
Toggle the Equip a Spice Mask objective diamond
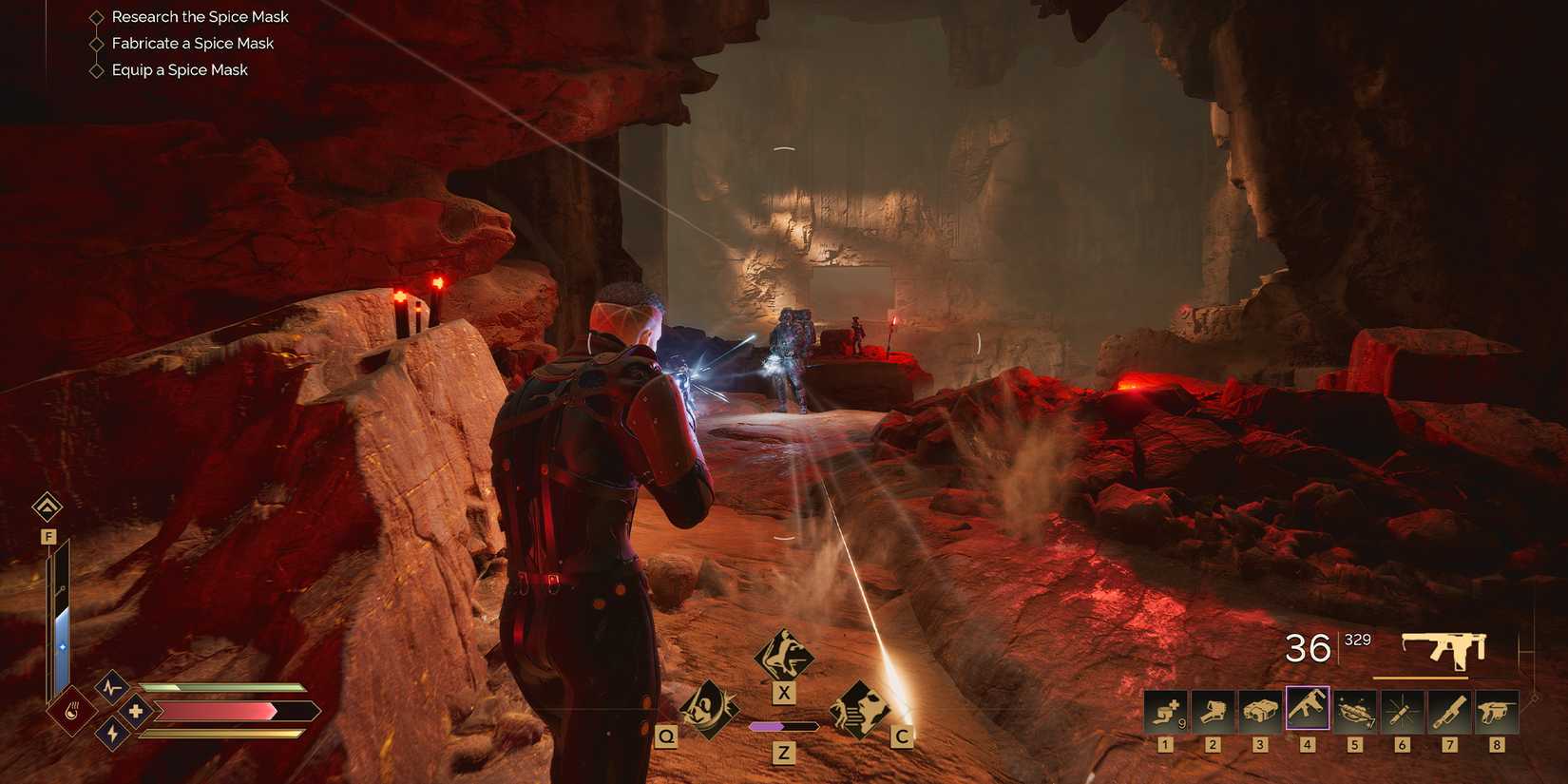point(96,69)
